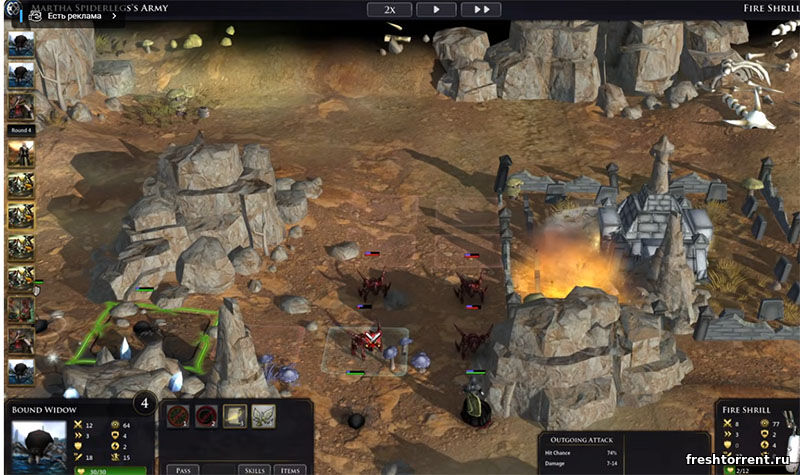
Task: Open the Skills panel
Action: 255,469
